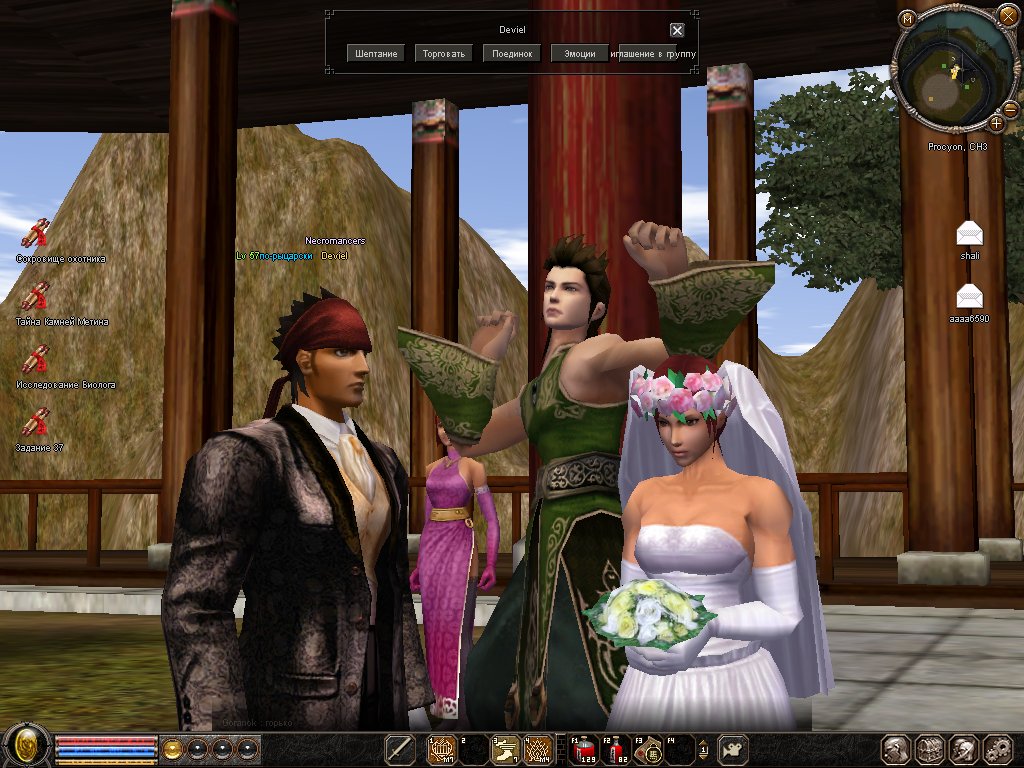Challenge Deviel with the Поединок button
This screenshot has width=1024, height=768.
pos(512,53)
